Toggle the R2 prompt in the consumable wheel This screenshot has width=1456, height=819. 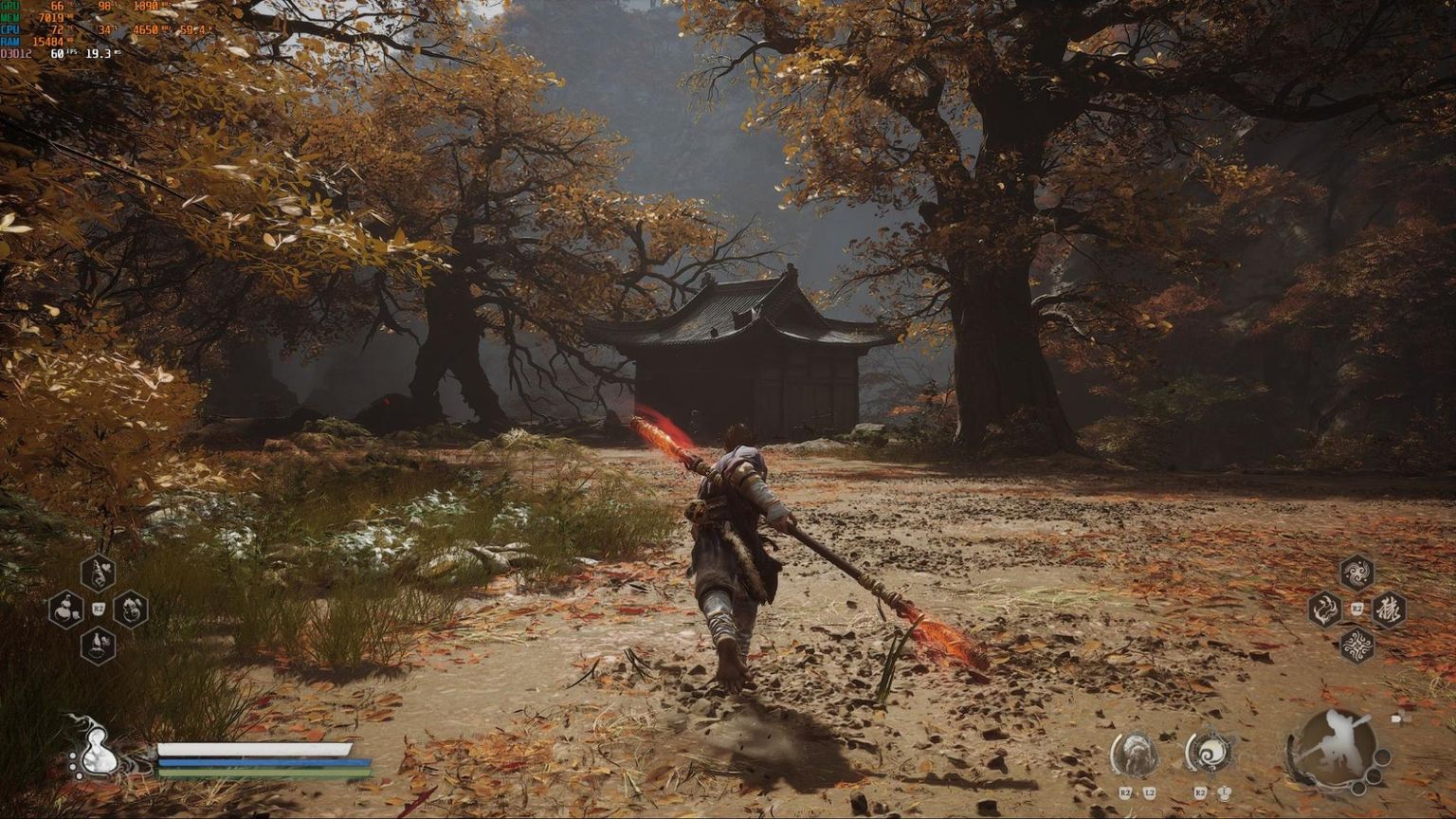click(x=99, y=607)
